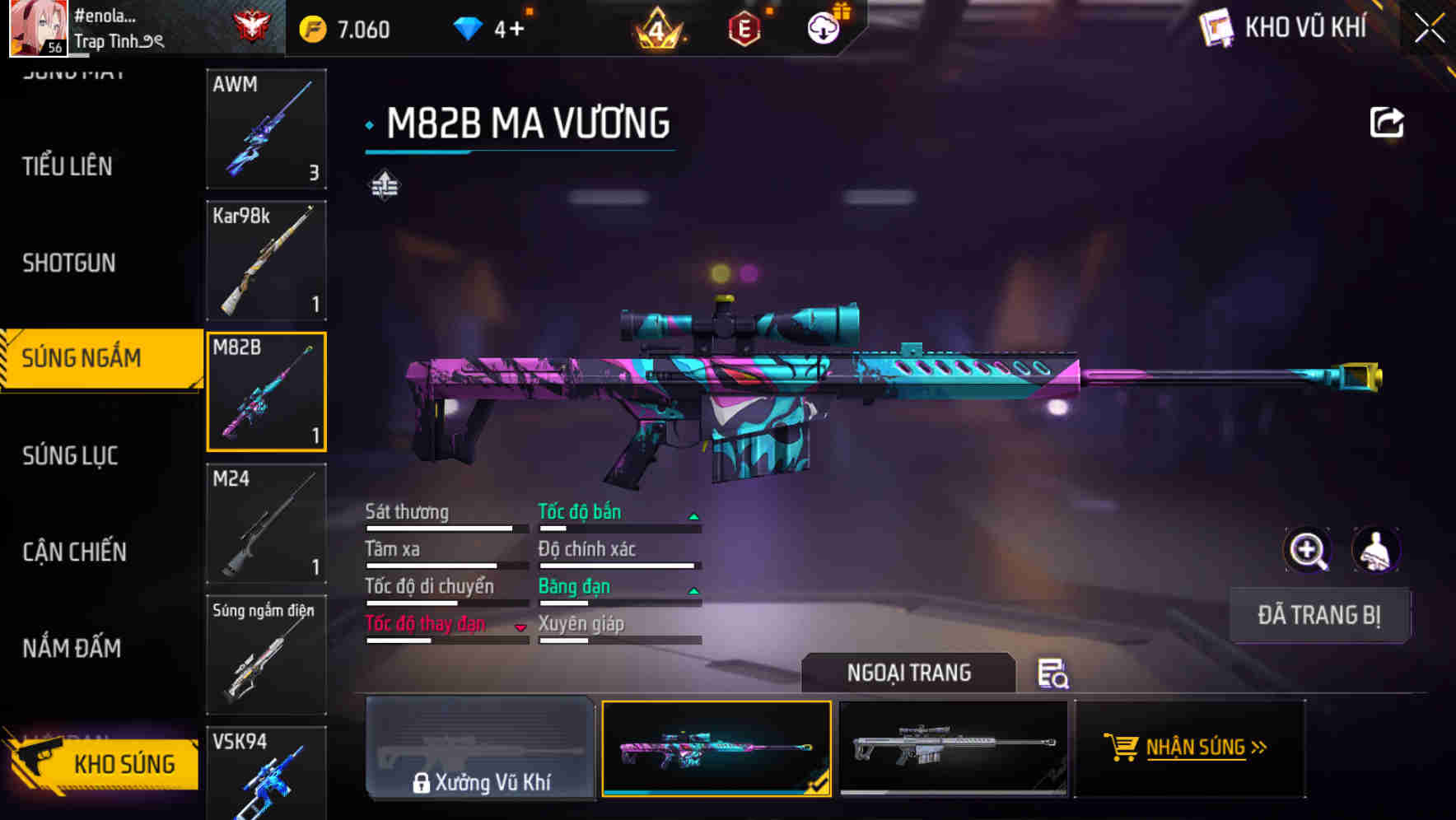Open the character equip preview icon
This screenshot has height=820, width=1456.
1376,550
